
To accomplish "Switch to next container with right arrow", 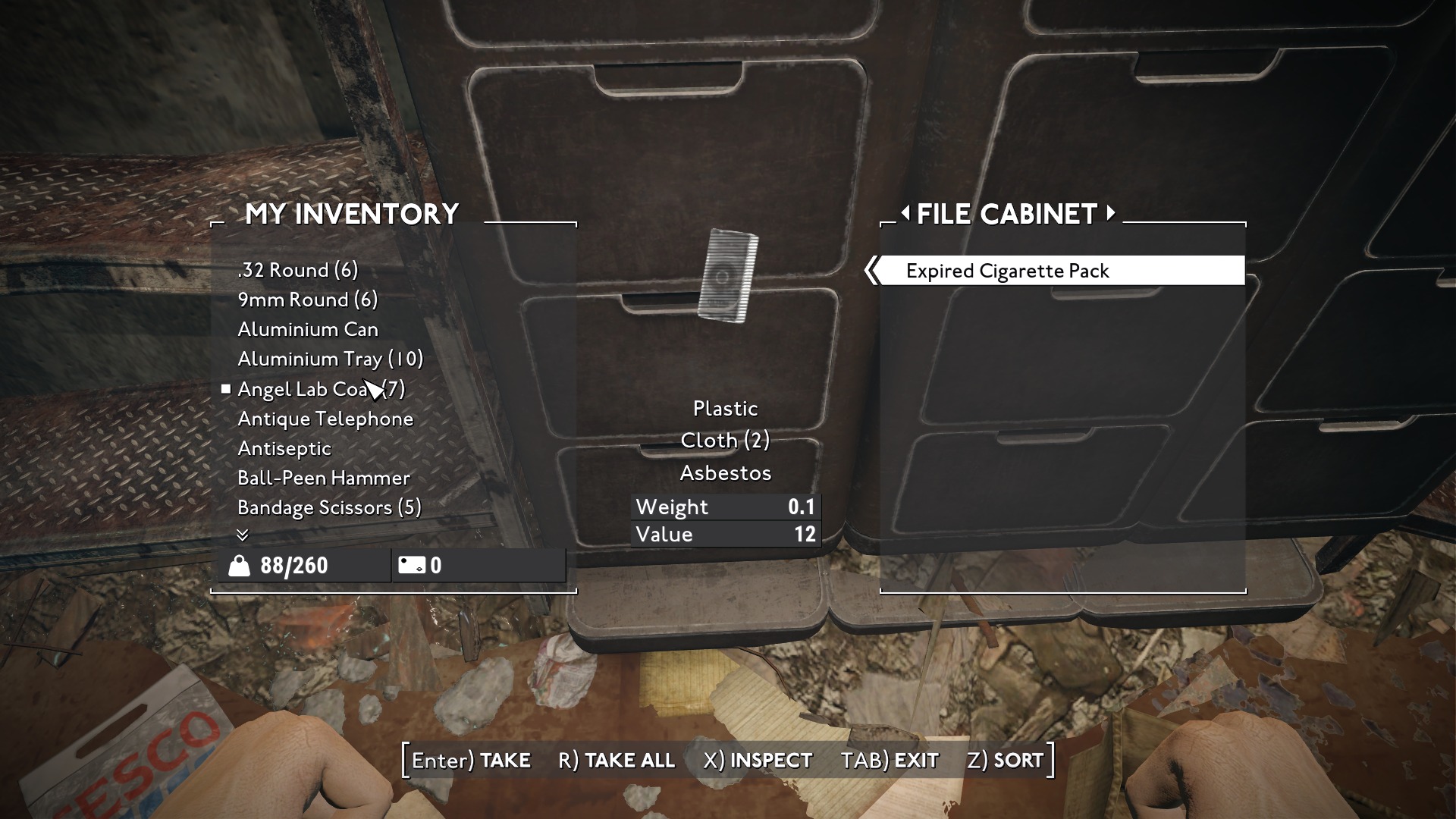I will click(1111, 213).
